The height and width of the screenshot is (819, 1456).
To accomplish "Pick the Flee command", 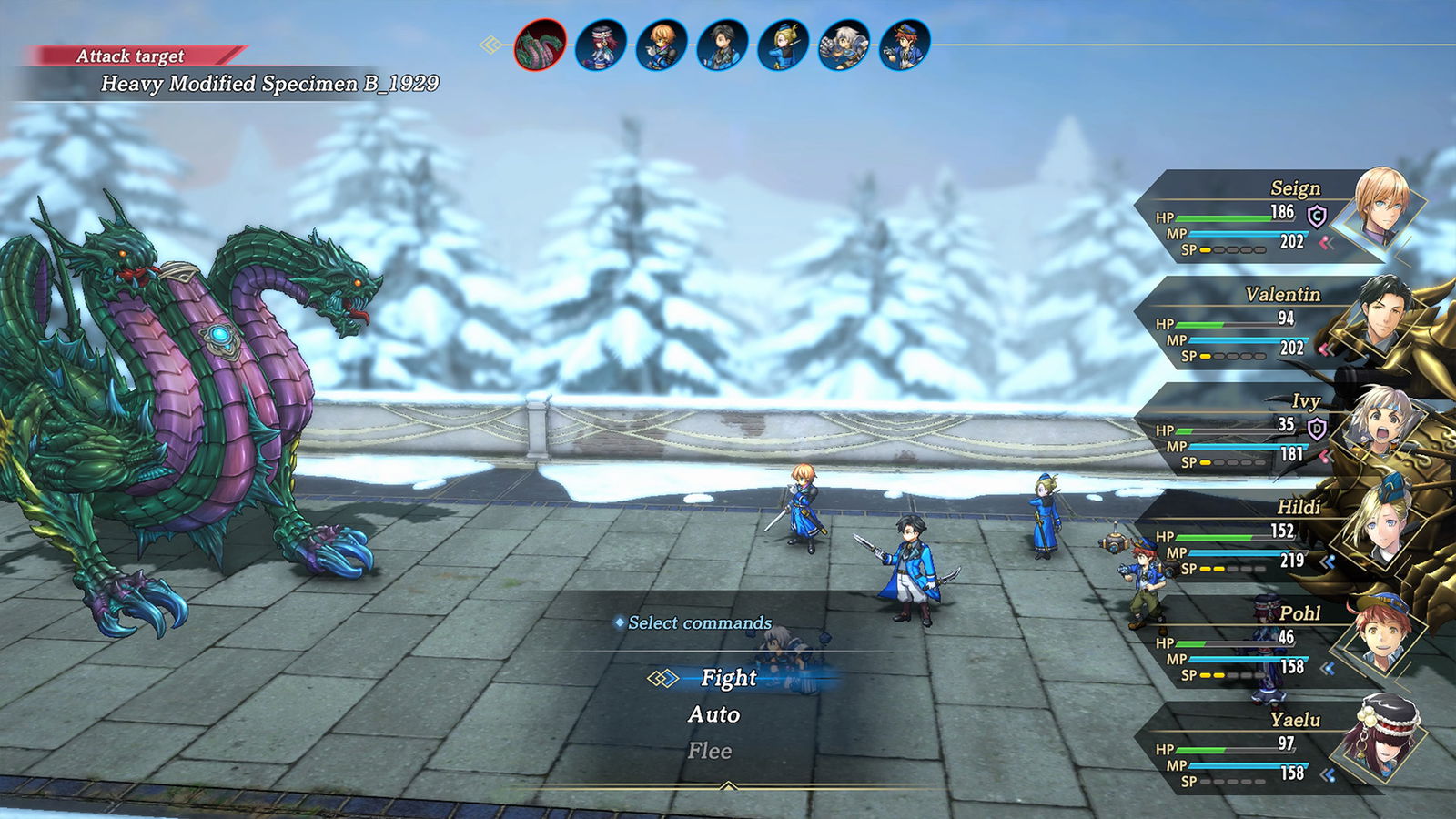I will 710,751.
